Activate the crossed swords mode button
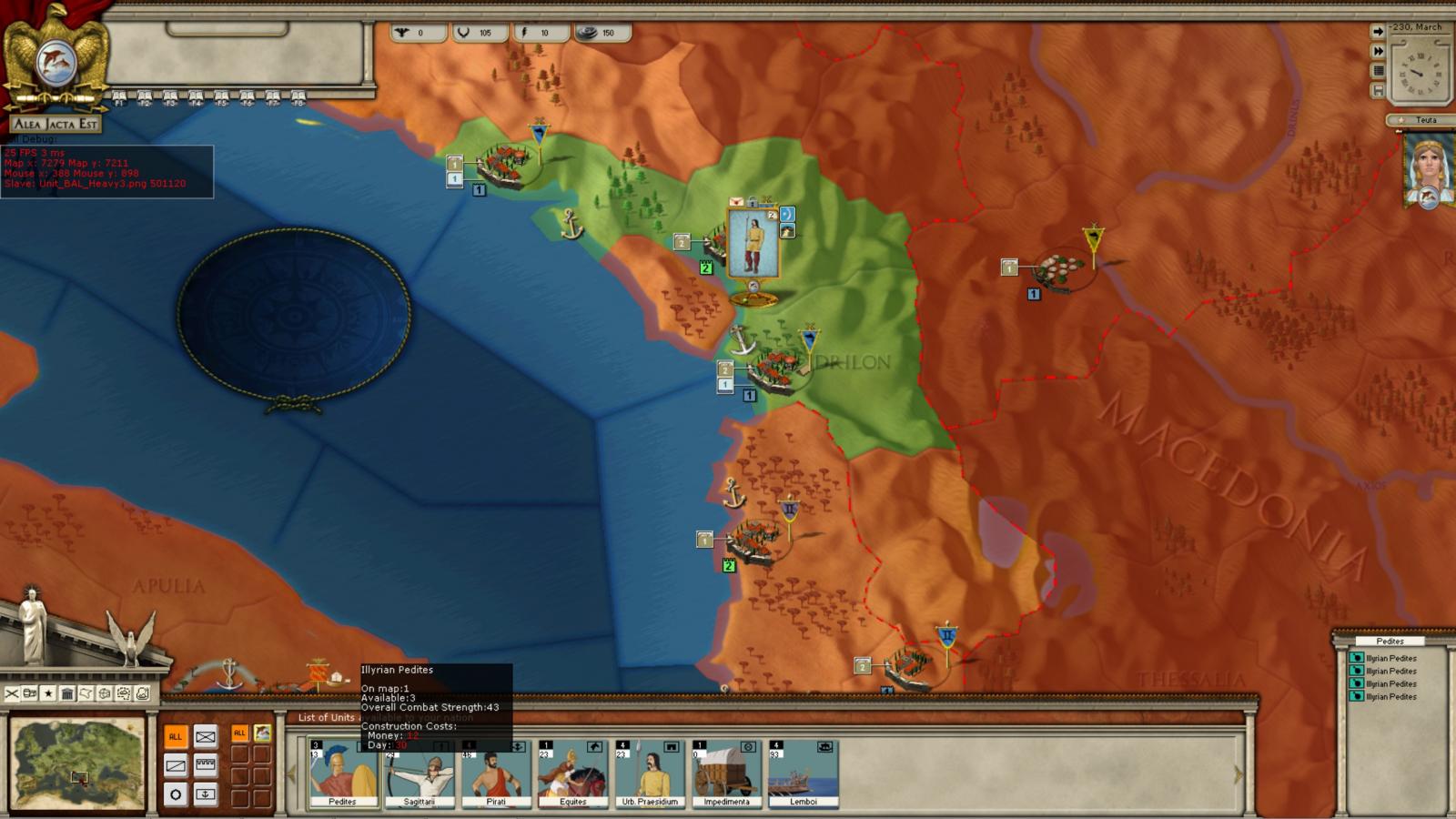 [12, 693]
